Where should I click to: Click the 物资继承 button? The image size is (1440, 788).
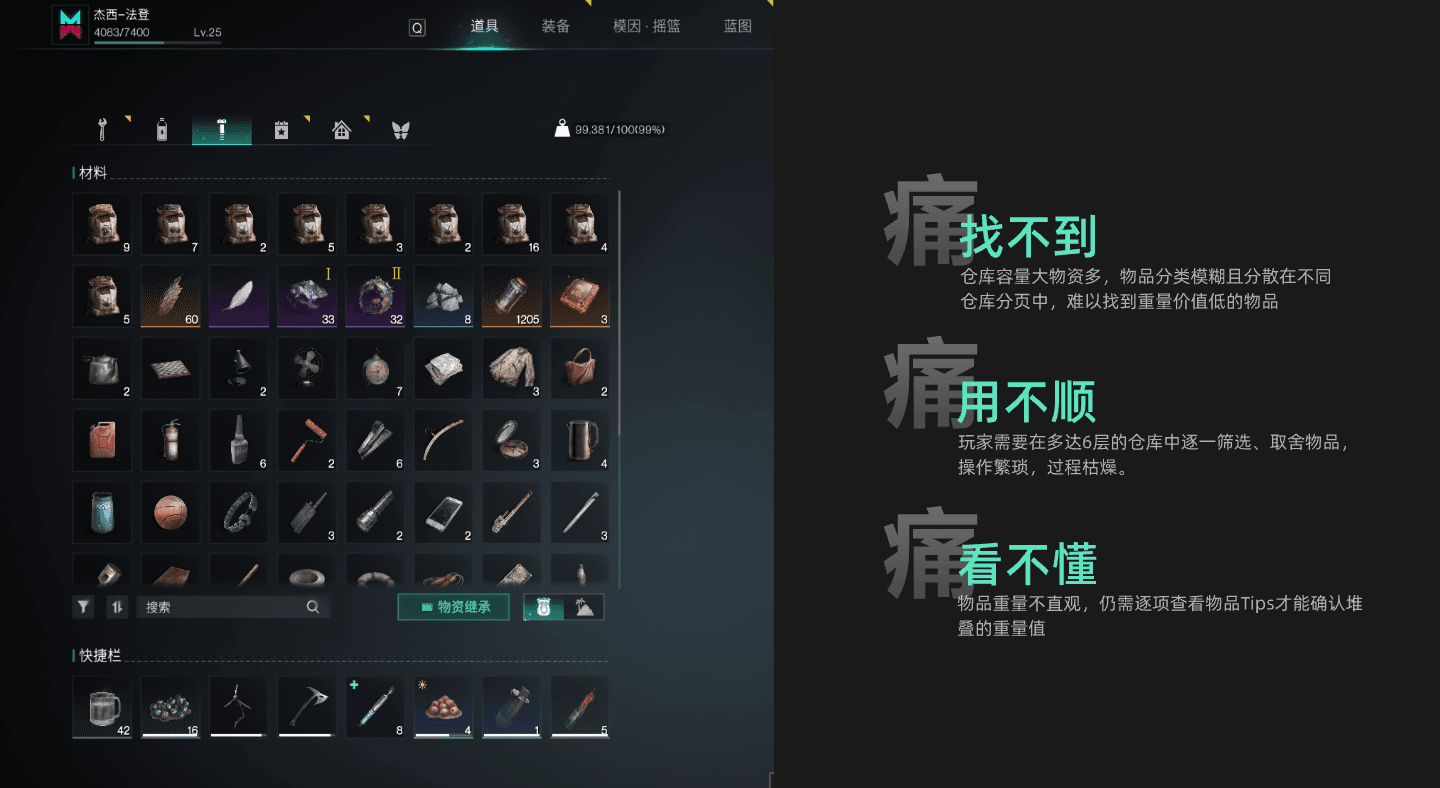tap(453, 606)
